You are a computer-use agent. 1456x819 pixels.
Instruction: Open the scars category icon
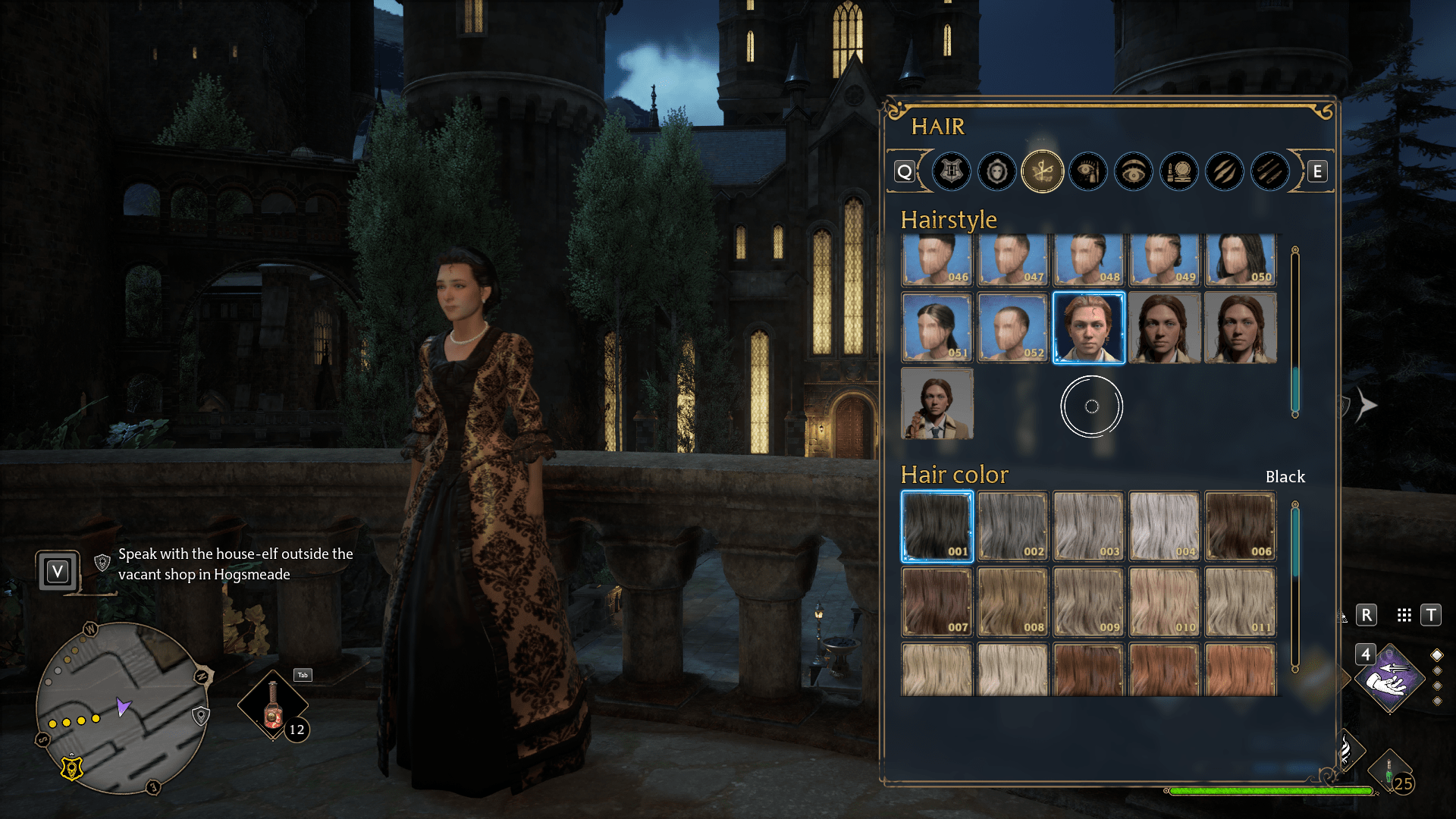click(x=1224, y=171)
